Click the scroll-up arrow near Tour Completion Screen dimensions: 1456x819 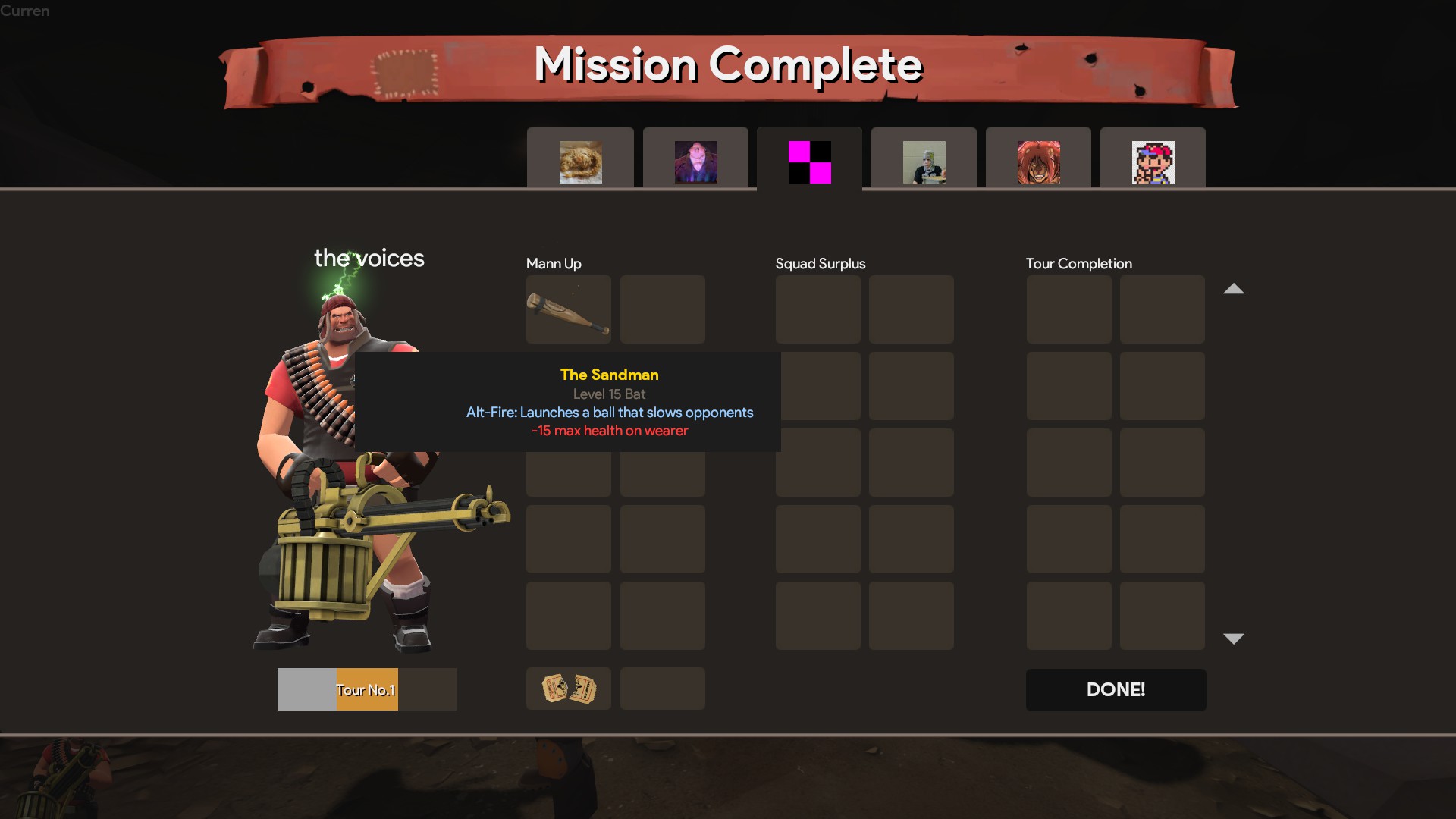click(x=1235, y=289)
